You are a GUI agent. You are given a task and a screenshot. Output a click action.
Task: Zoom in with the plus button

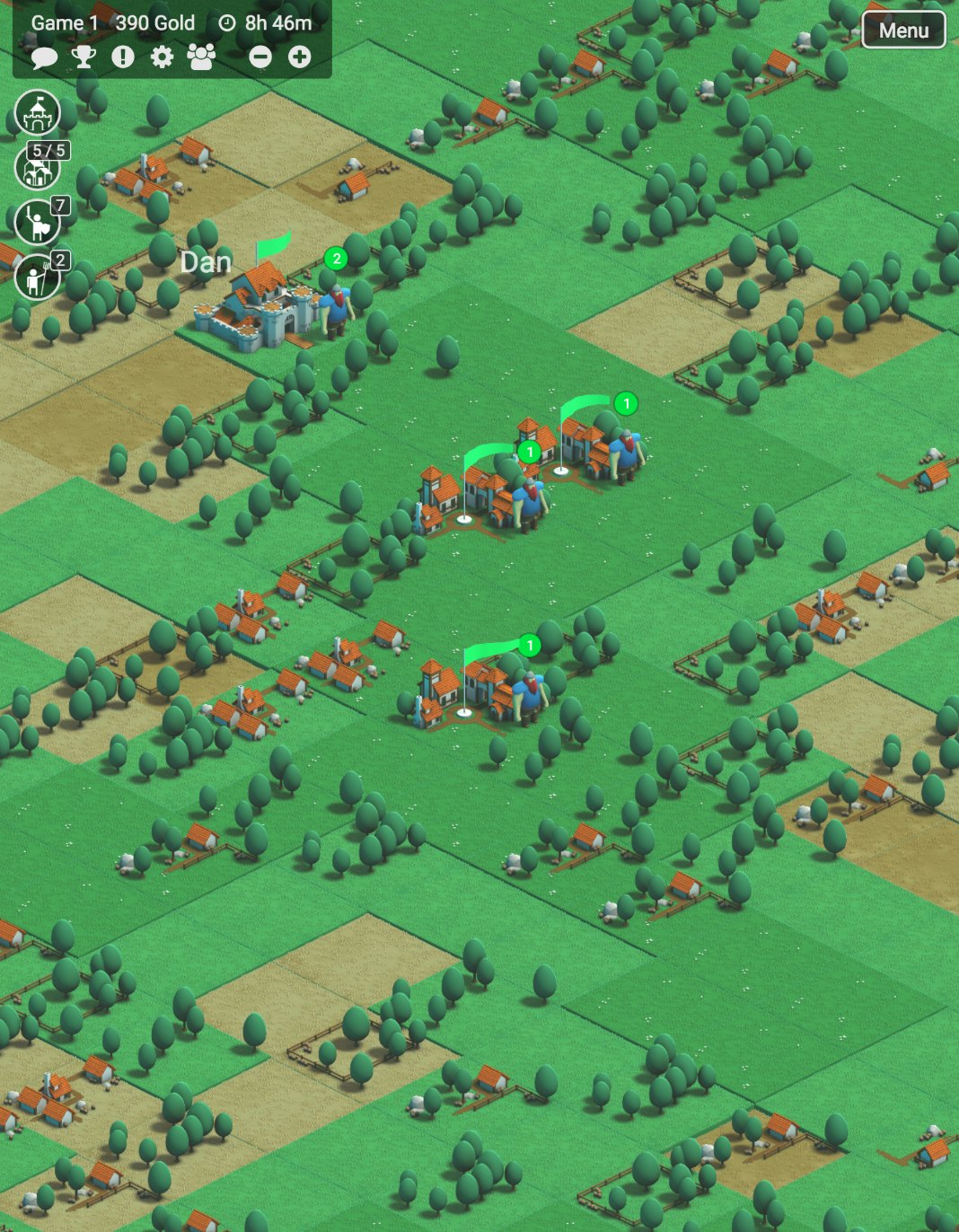point(299,57)
